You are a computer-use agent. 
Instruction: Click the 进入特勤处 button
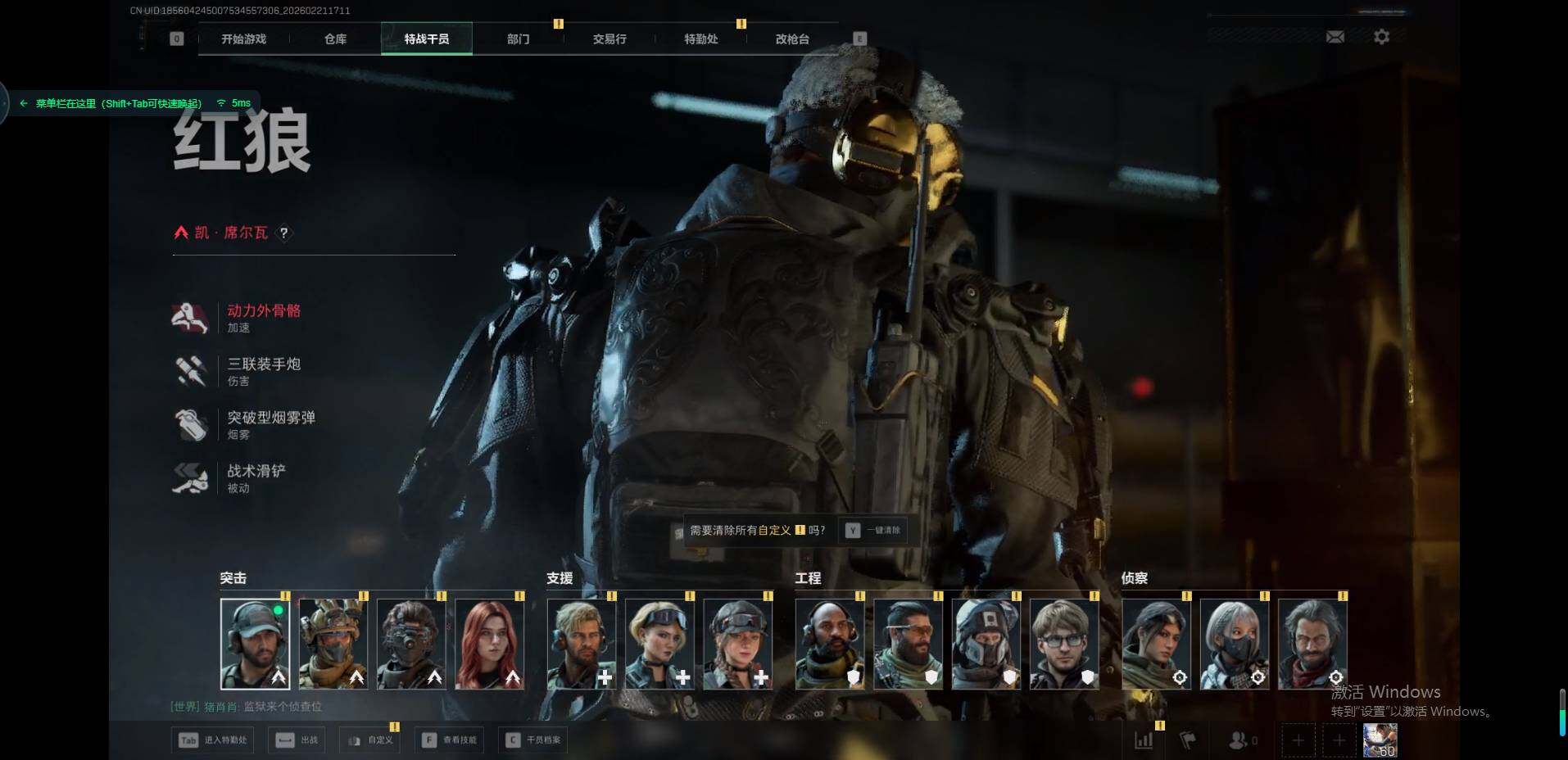coord(213,740)
